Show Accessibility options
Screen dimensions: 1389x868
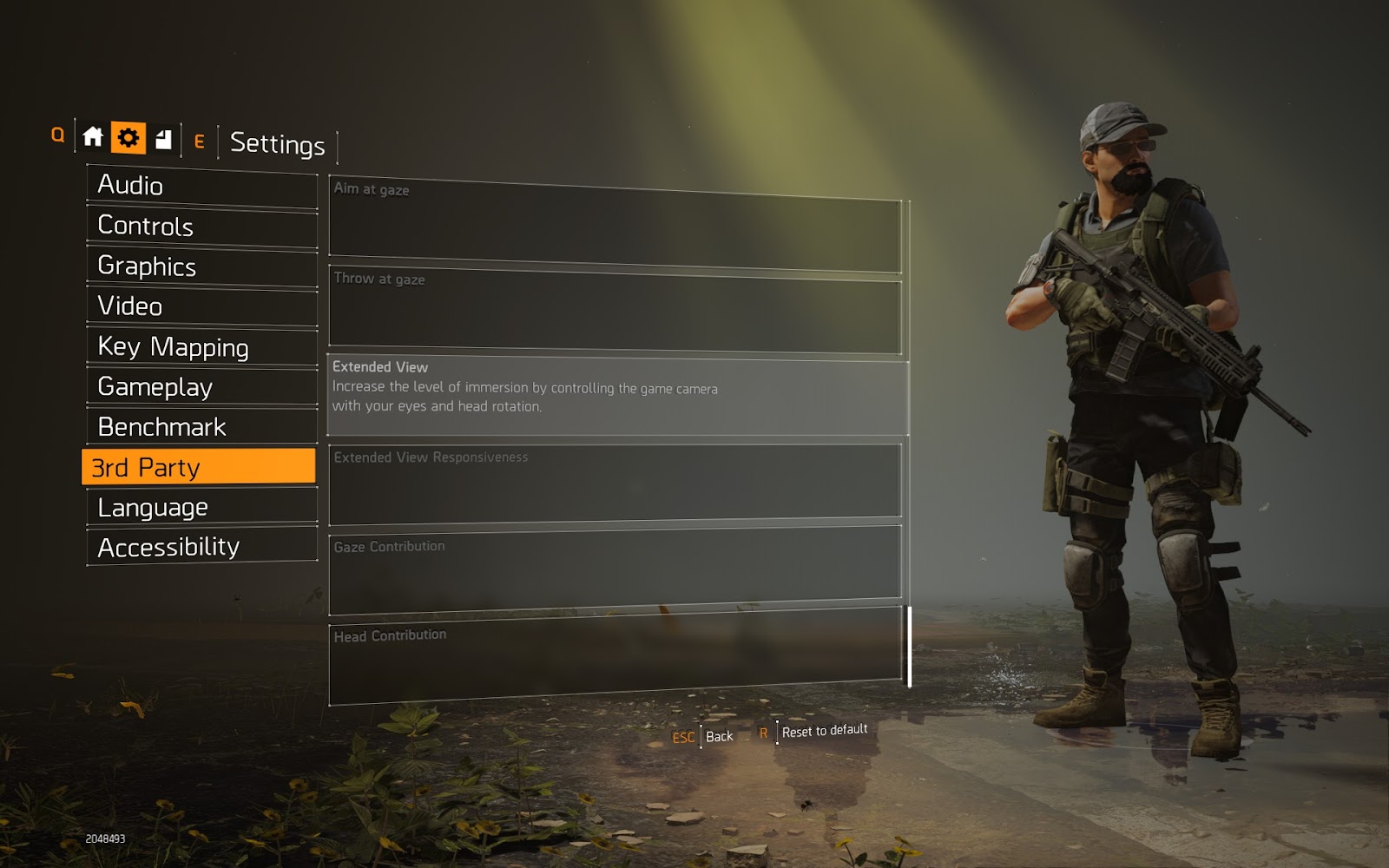click(201, 547)
